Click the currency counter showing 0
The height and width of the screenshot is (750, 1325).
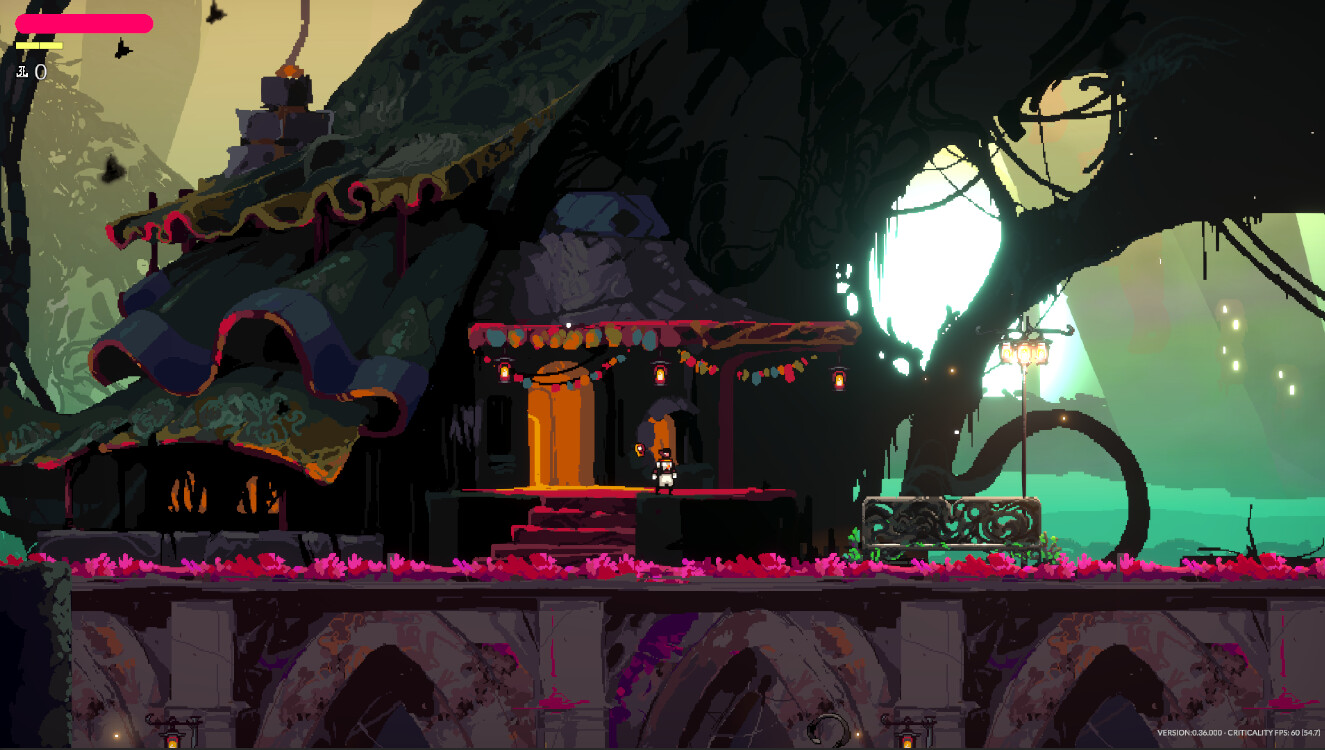(40, 71)
